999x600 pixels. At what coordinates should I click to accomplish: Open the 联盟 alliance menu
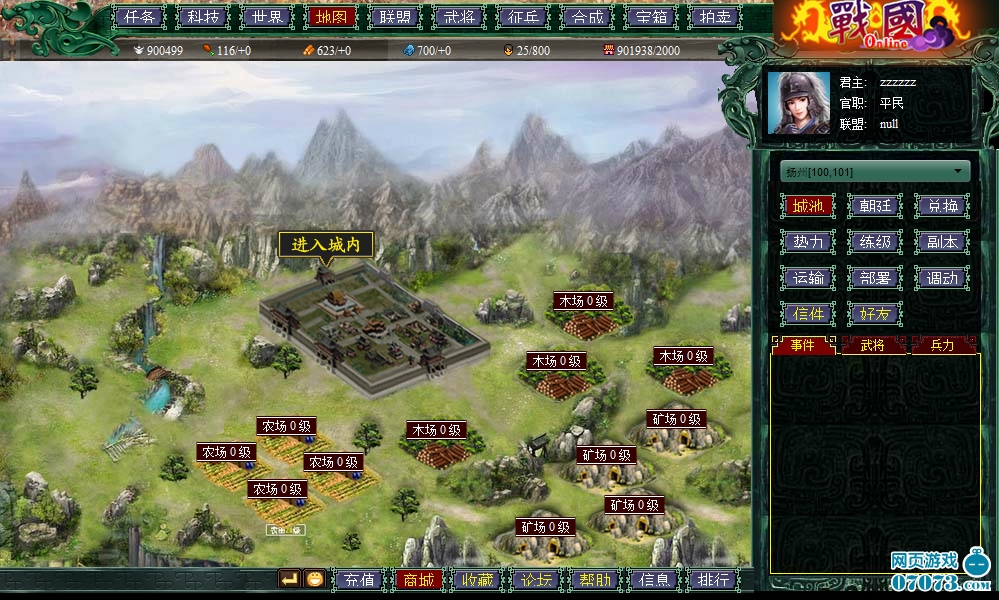390,17
